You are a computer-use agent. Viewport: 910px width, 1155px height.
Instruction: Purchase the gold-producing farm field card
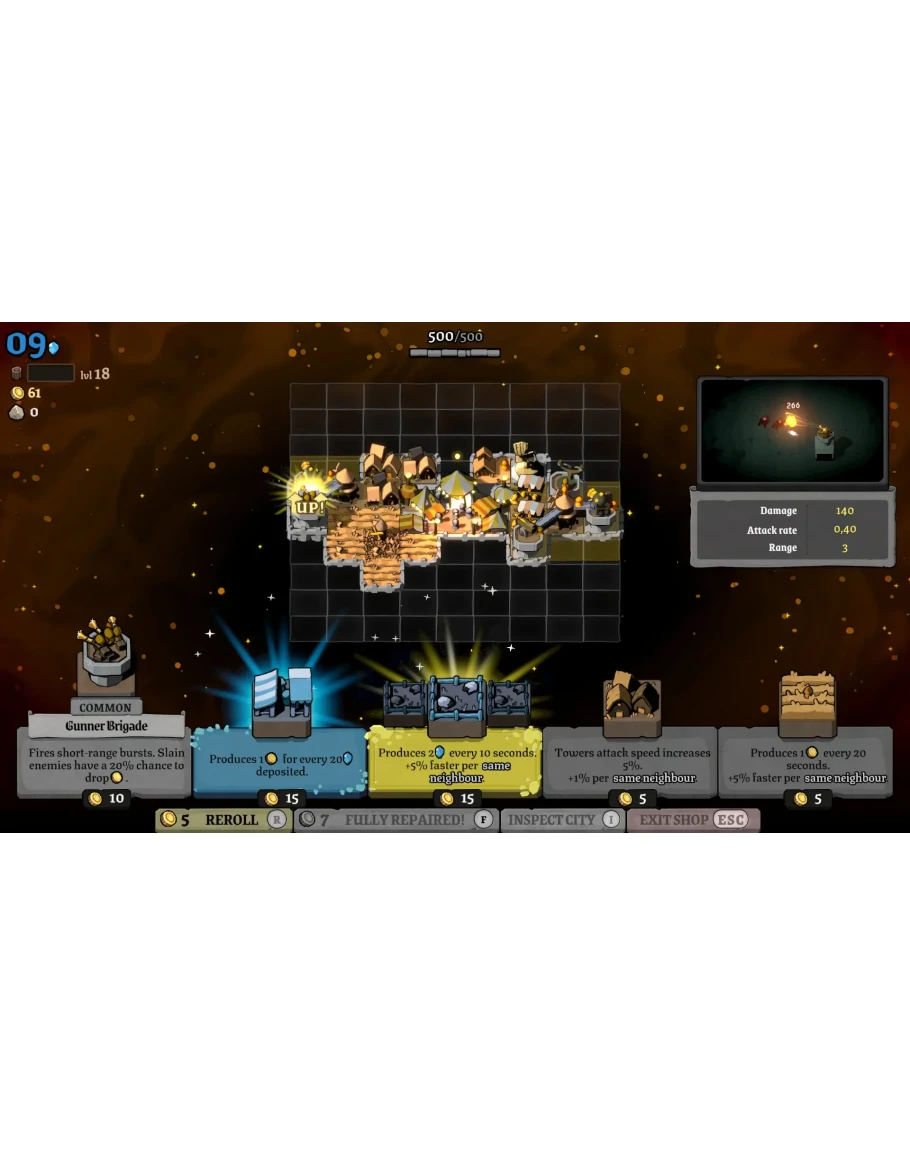coord(806,763)
